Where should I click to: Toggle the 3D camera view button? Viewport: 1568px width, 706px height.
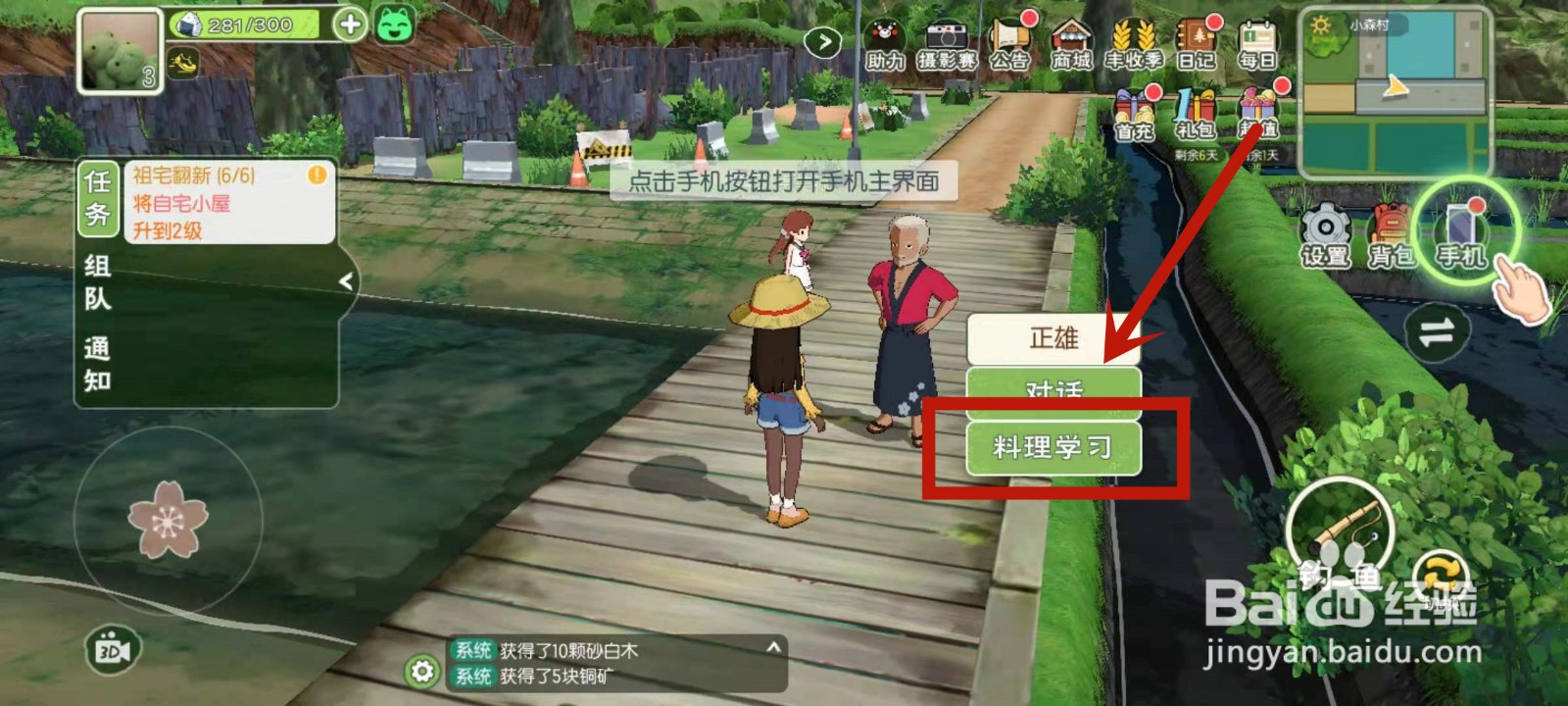[x=112, y=646]
